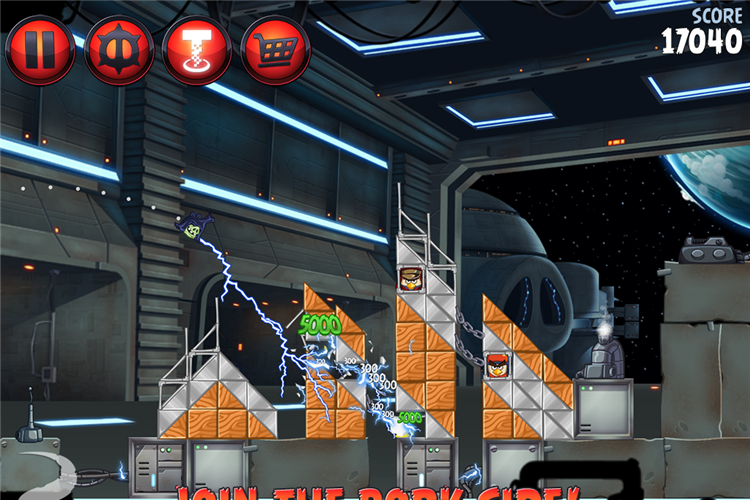Pause the game with the pause button
The width and height of the screenshot is (750, 500).
[x=40, y=50]
